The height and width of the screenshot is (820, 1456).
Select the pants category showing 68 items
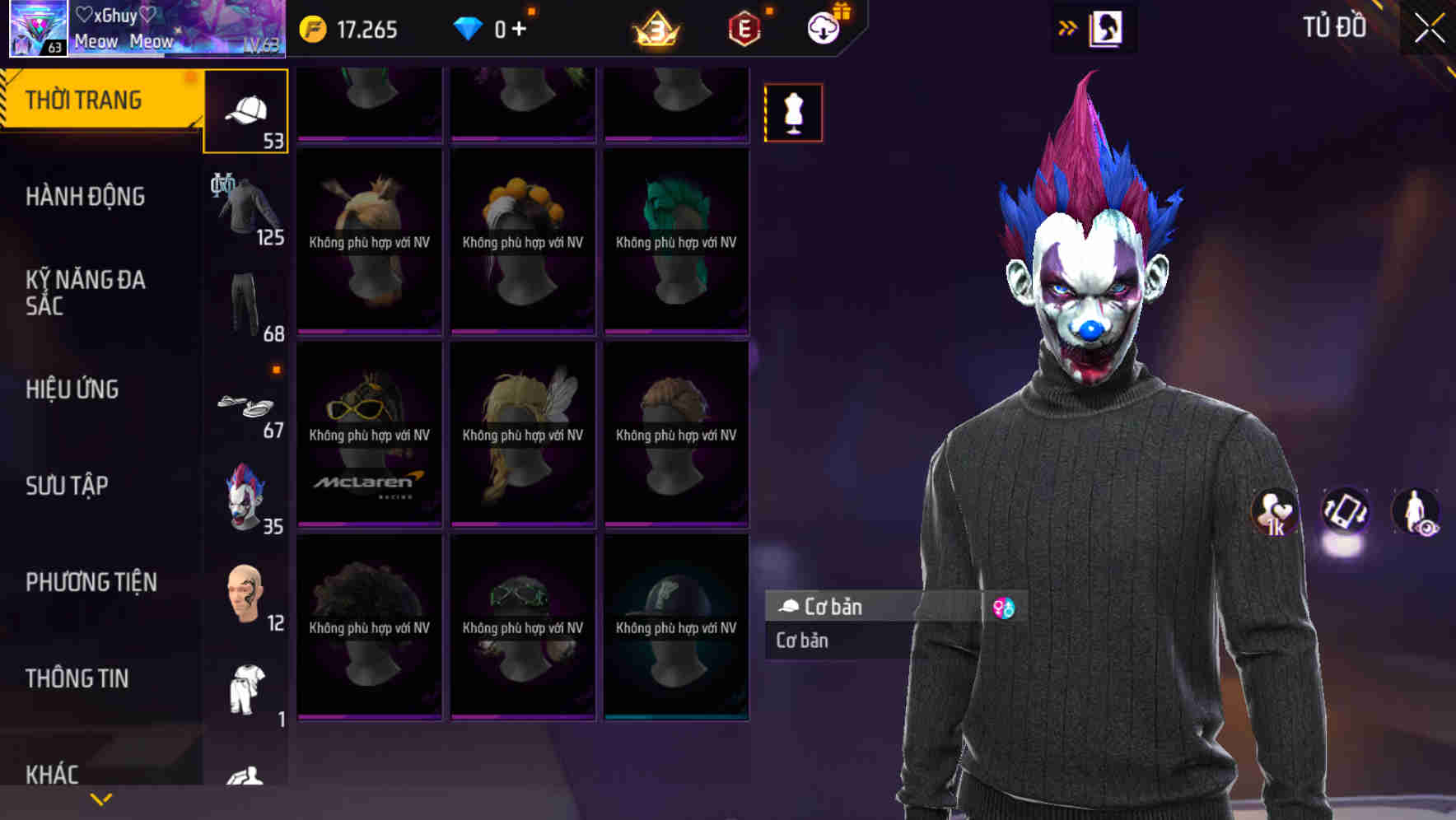click(245, 305)
